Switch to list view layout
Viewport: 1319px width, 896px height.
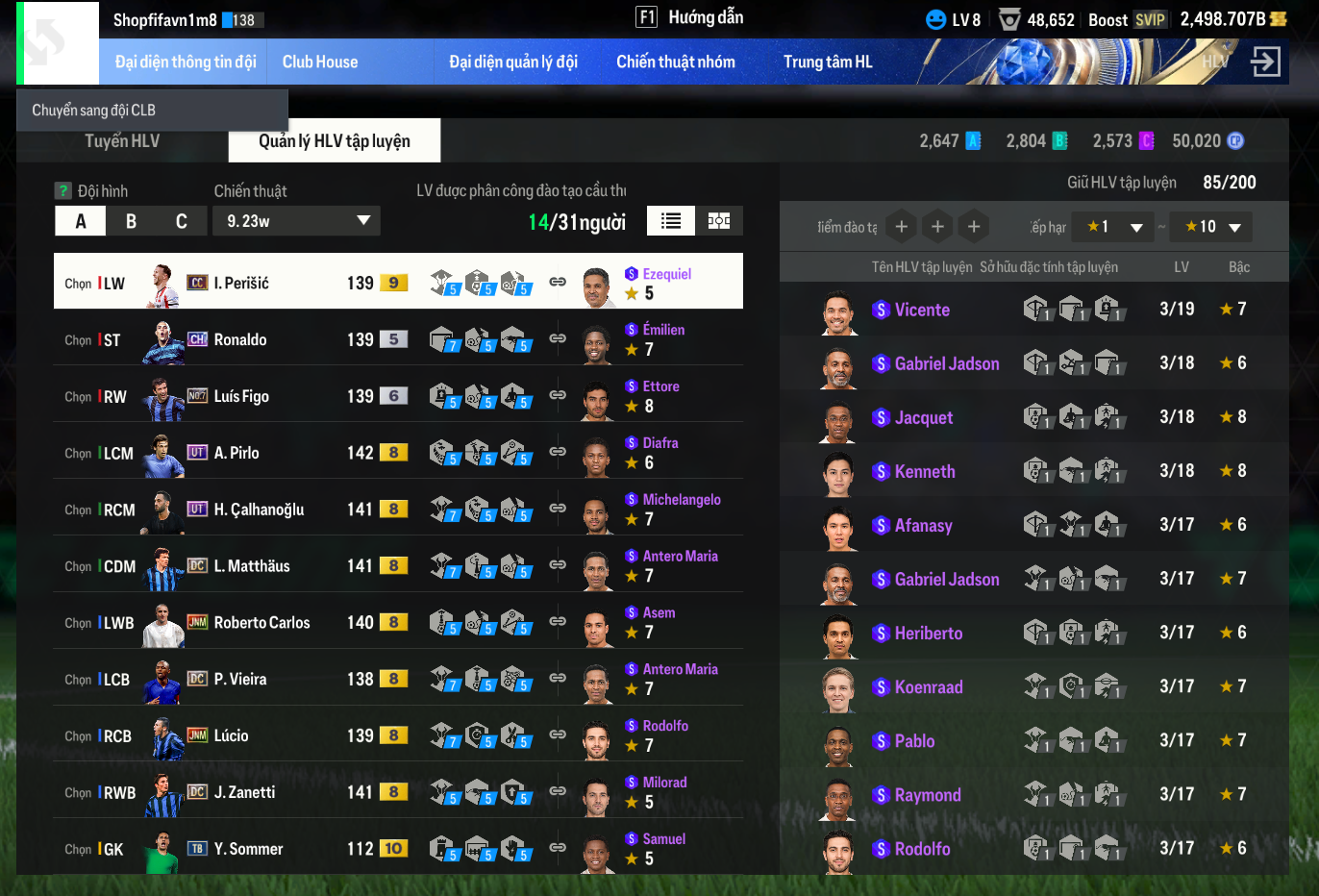pos(670,221)
